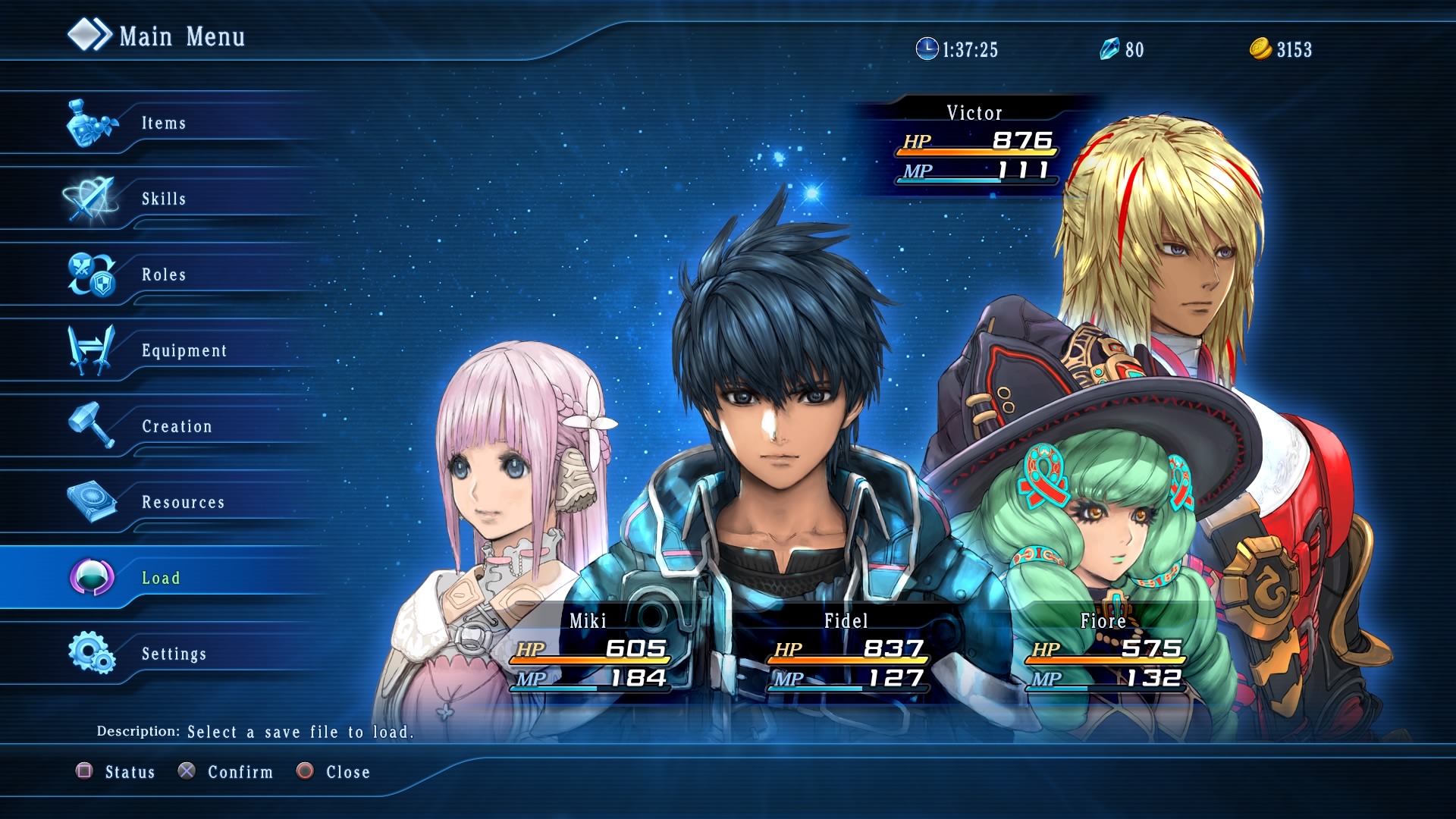The width and height of the screenshot is (1456, 819).
Task: Open the Settings menu
Action: (174, 654)
